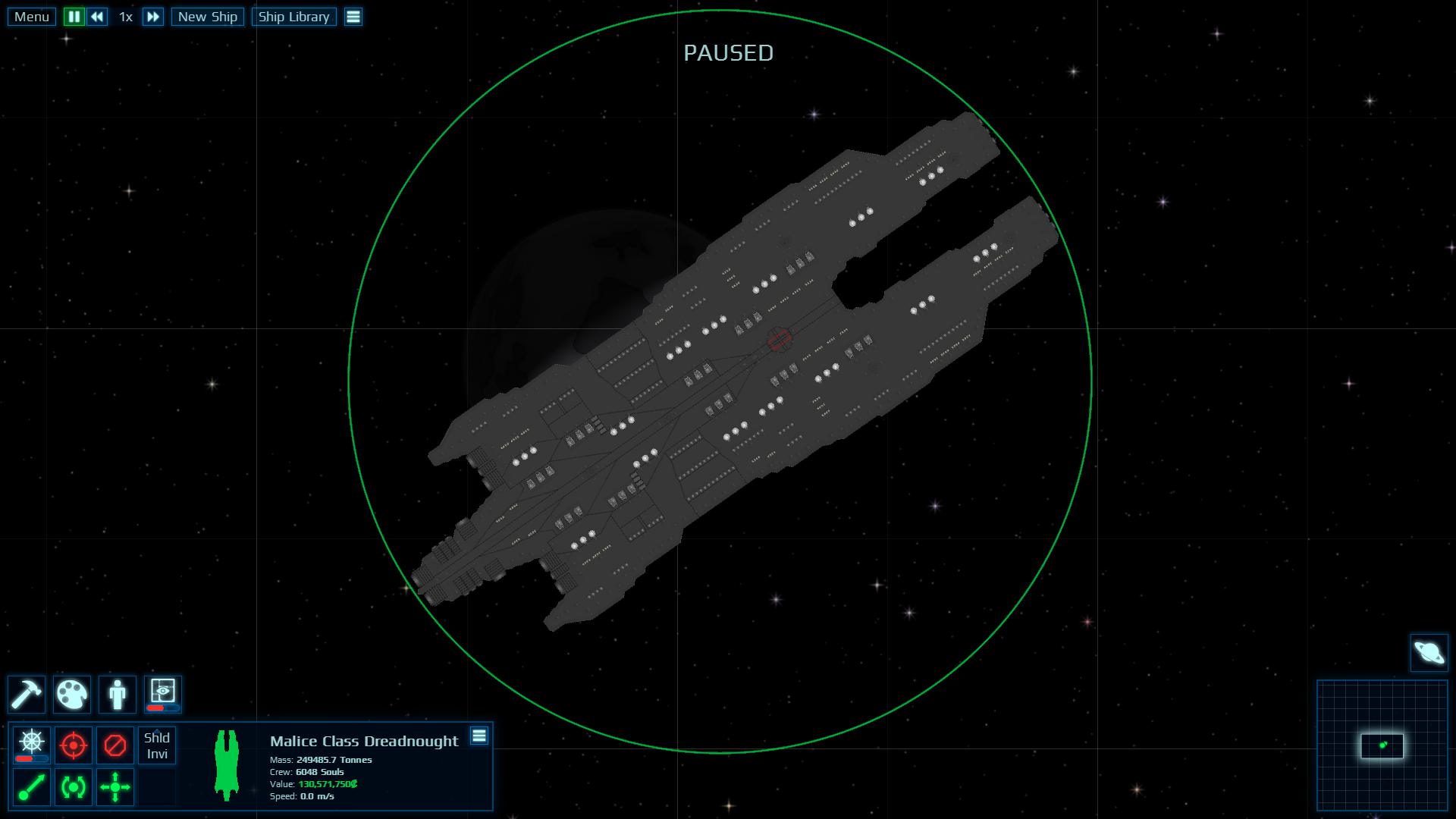Open the Malice Class Dreadnought panel menu
The image size is (1456, 819).
pos(479,736)
